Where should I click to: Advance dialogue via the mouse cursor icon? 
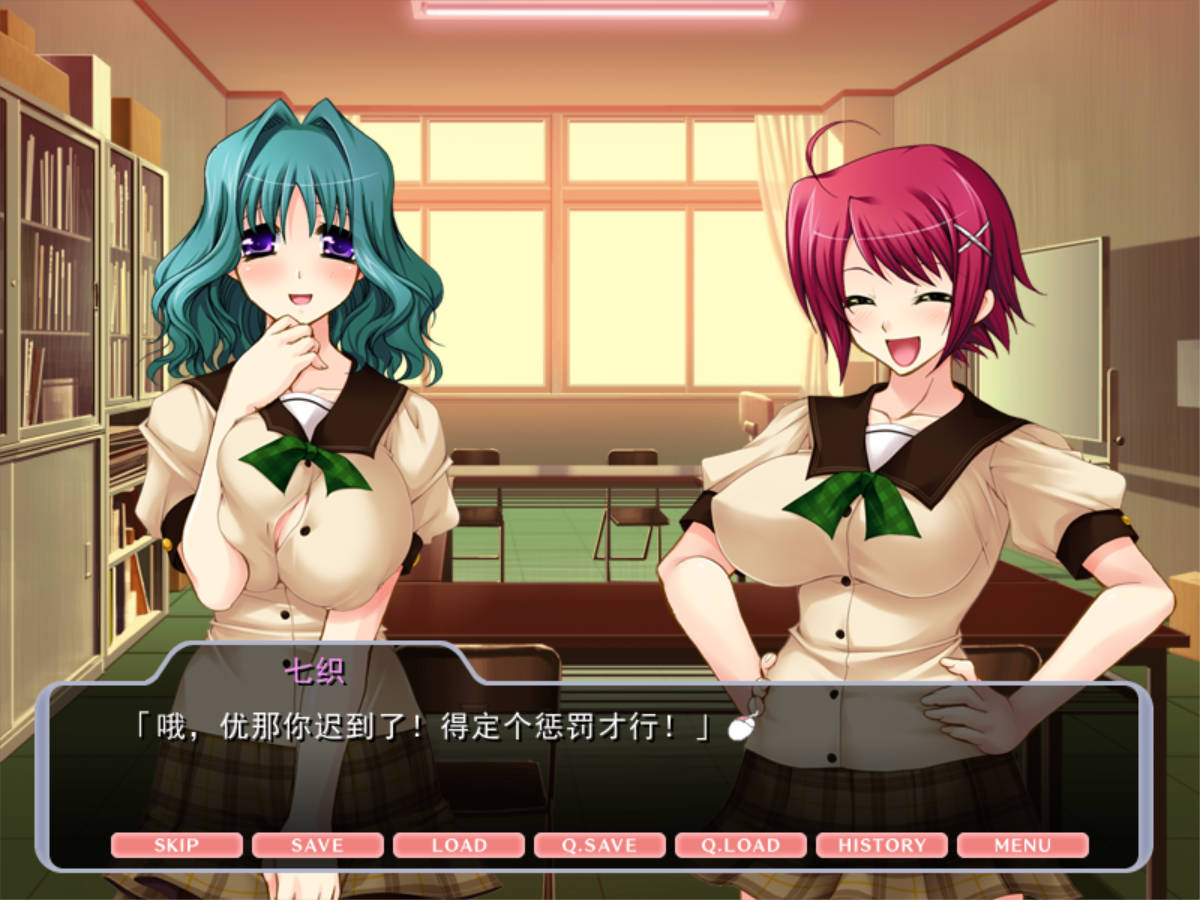pyautogui.click(x=740, y=728)
